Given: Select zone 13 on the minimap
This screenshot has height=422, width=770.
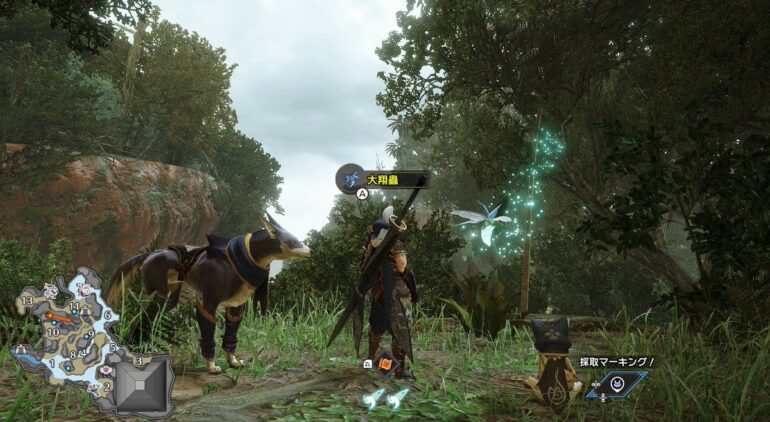Looking at the screenshot, I should point(28,300).
